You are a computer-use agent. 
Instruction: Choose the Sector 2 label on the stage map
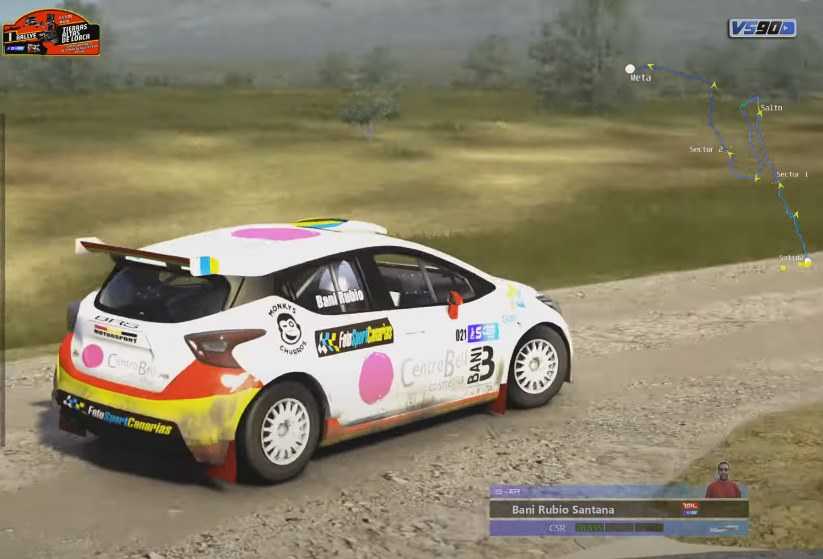click(706, 149)
